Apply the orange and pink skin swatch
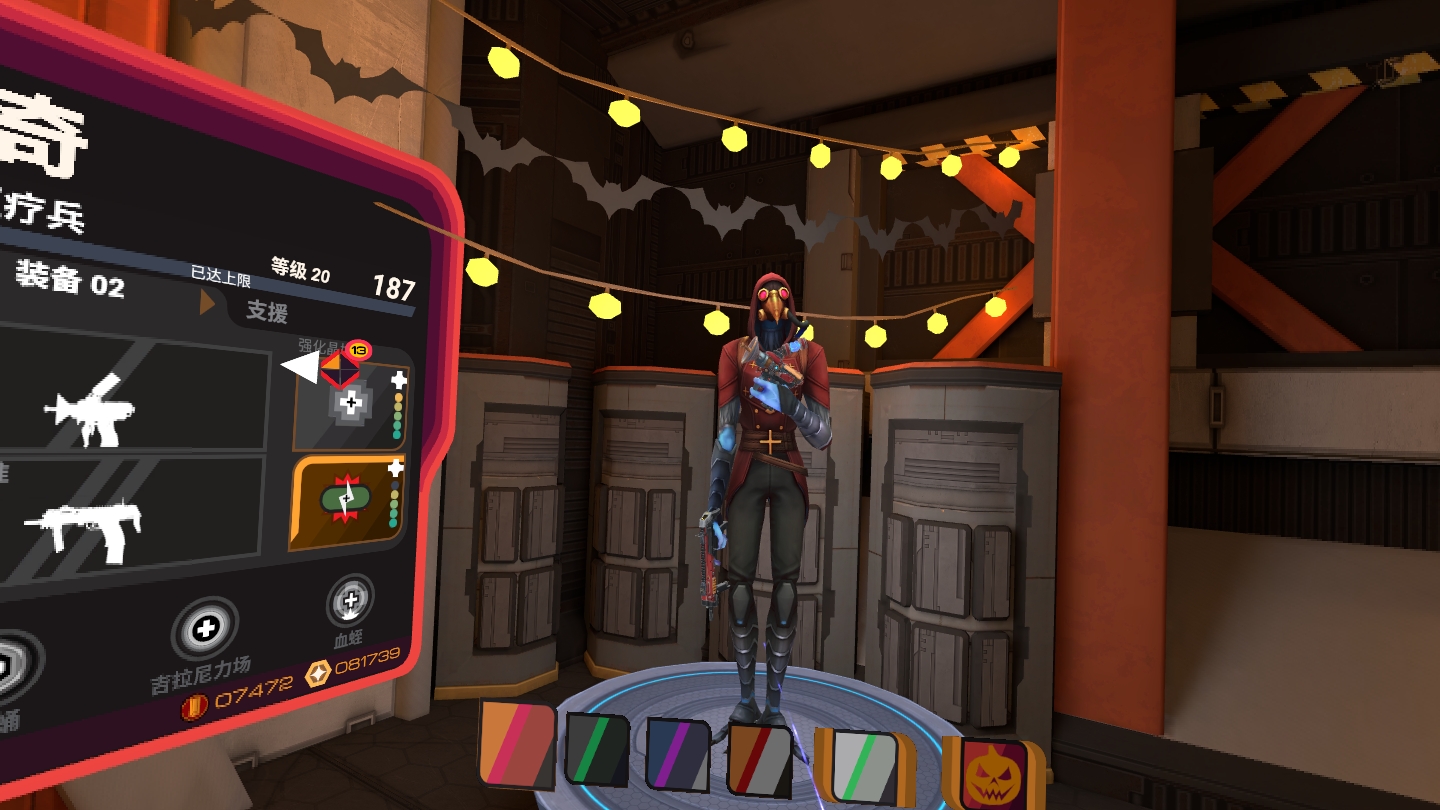 516,745
